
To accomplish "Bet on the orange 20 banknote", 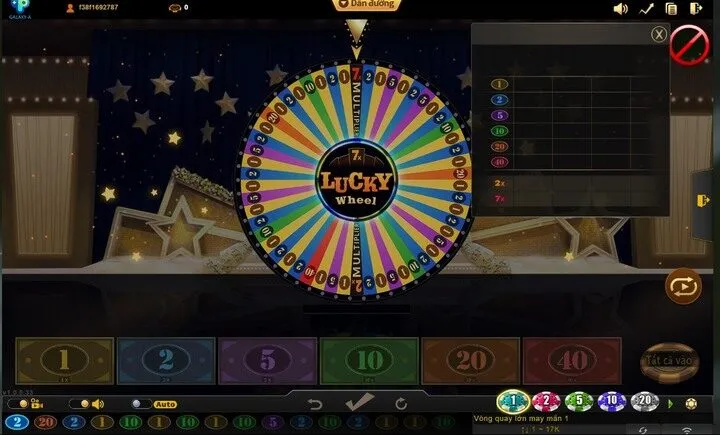I will [471, 361].
